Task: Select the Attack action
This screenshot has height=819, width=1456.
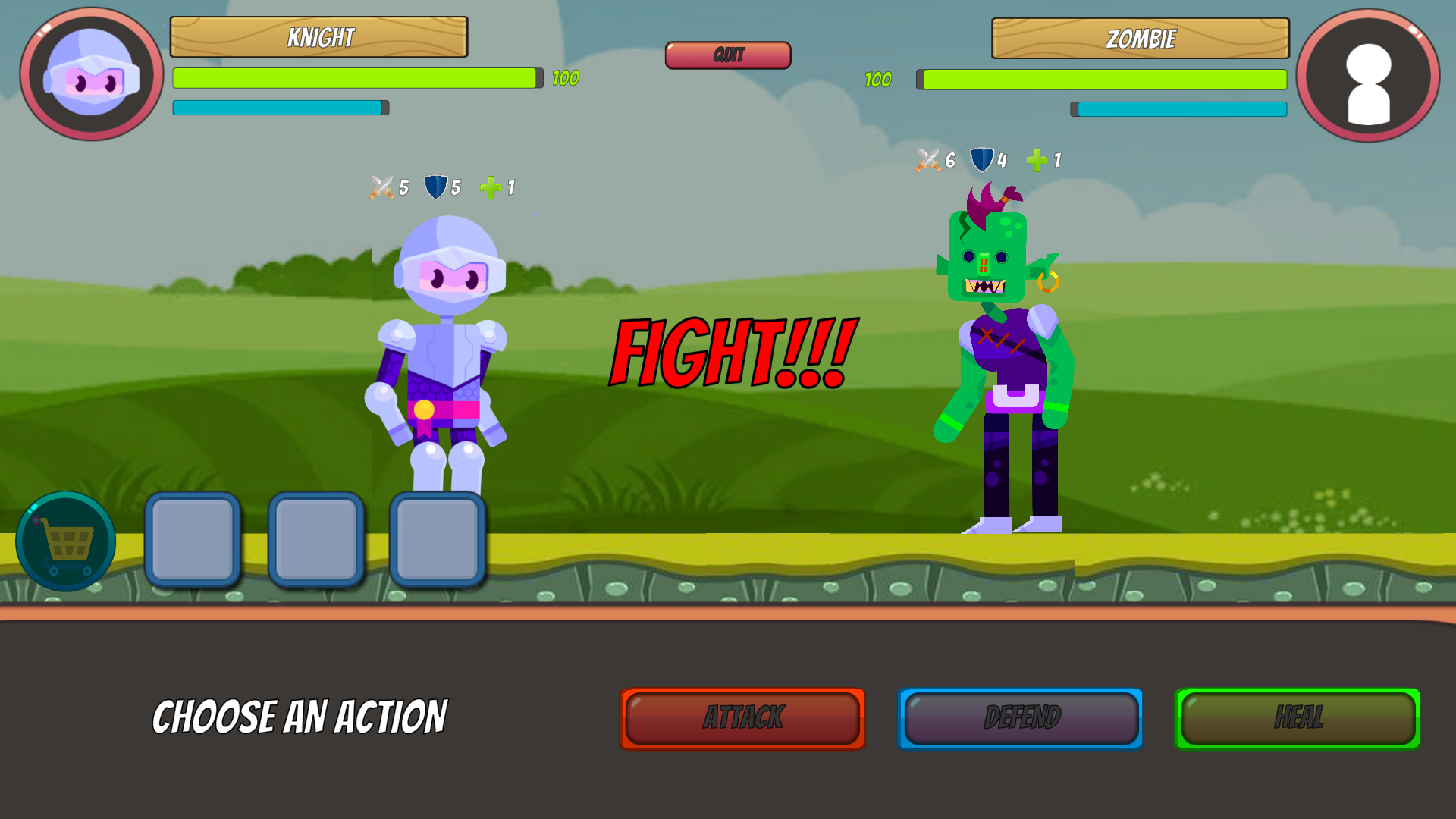Action: click(x=742, y=719)
